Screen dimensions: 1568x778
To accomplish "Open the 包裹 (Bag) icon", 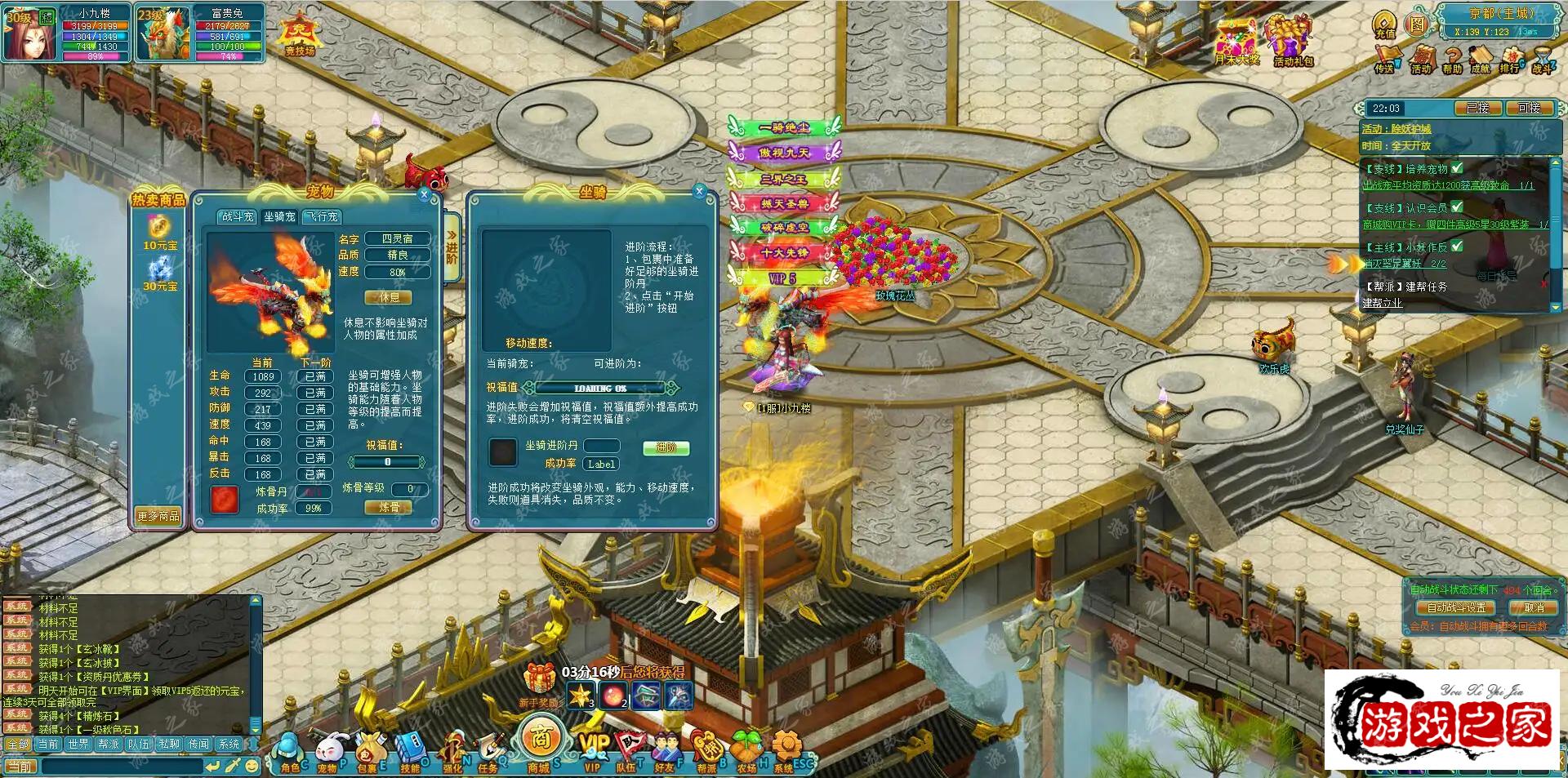I will click(370, 745).
